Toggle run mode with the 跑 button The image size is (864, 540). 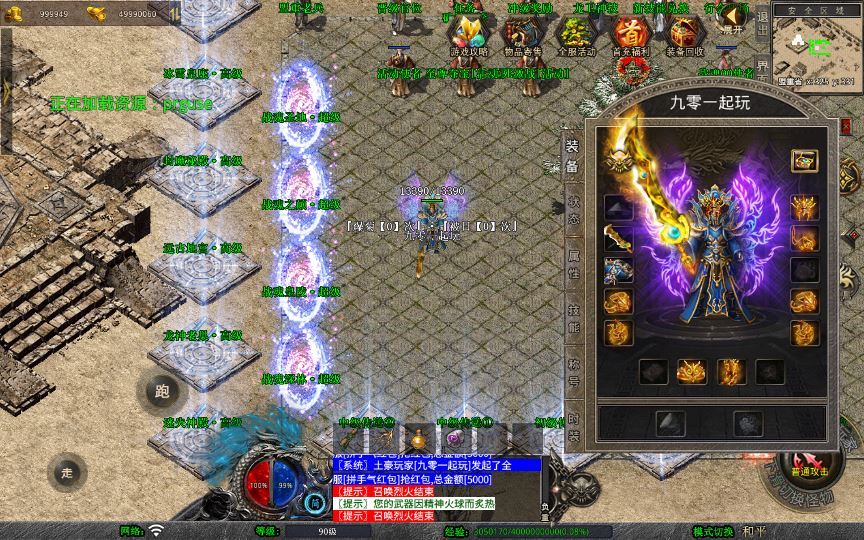point(162,392)
